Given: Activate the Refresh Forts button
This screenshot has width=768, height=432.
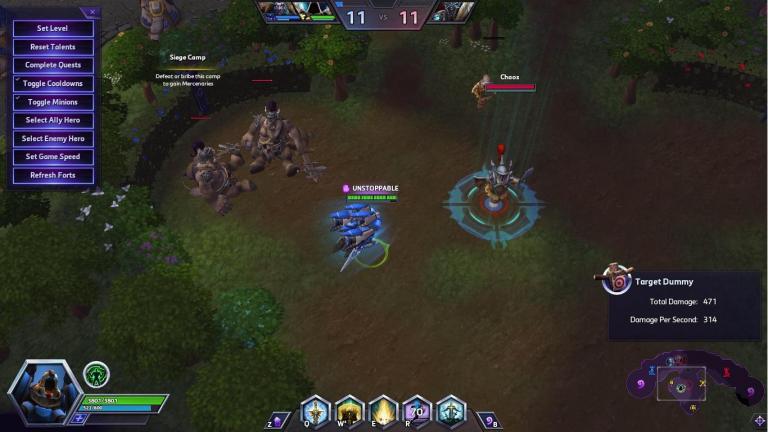Looking at the screenshot, I should (52, 175).
